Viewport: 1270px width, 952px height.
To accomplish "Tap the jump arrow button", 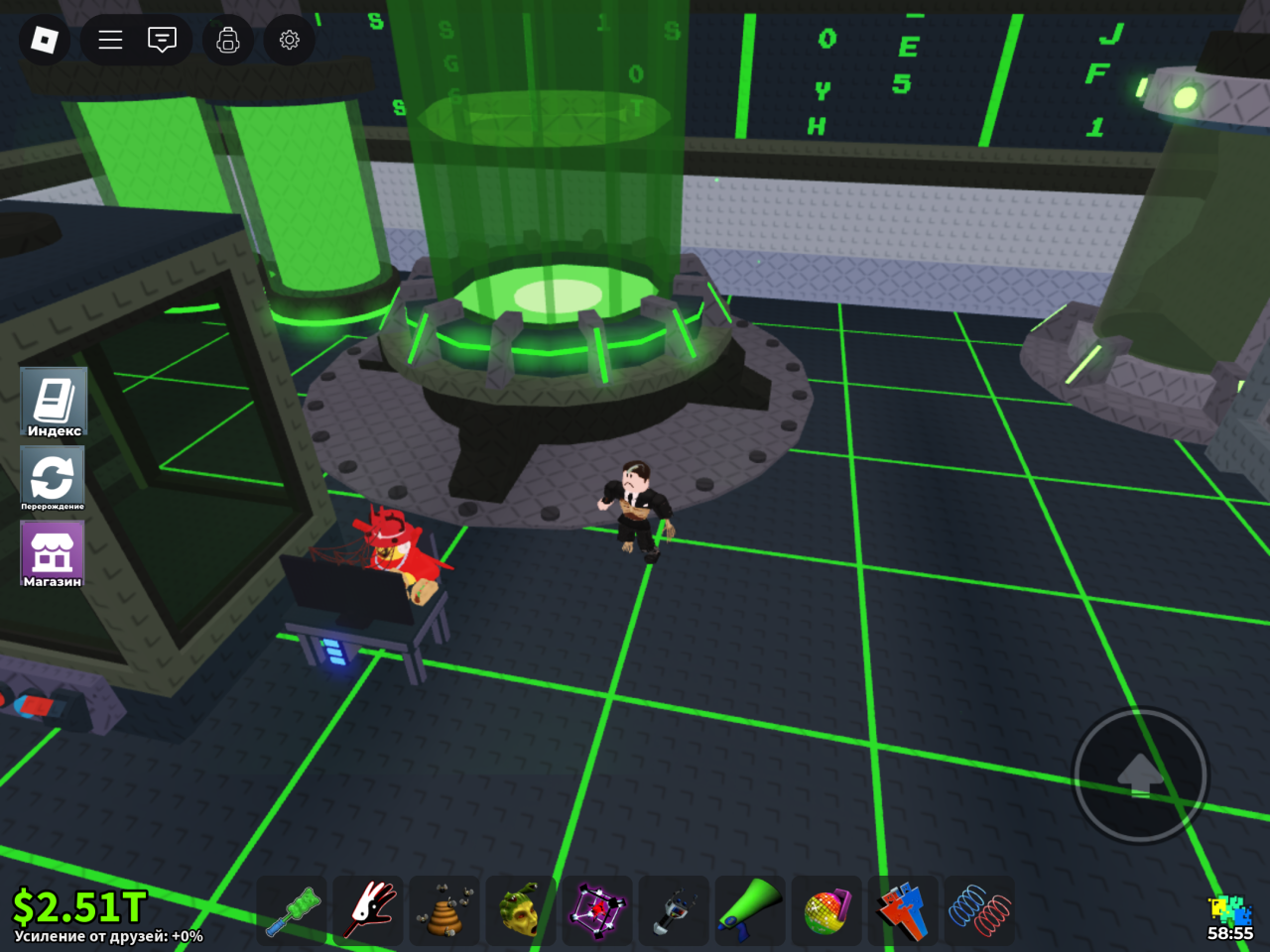I will [x=1141, y=775].
